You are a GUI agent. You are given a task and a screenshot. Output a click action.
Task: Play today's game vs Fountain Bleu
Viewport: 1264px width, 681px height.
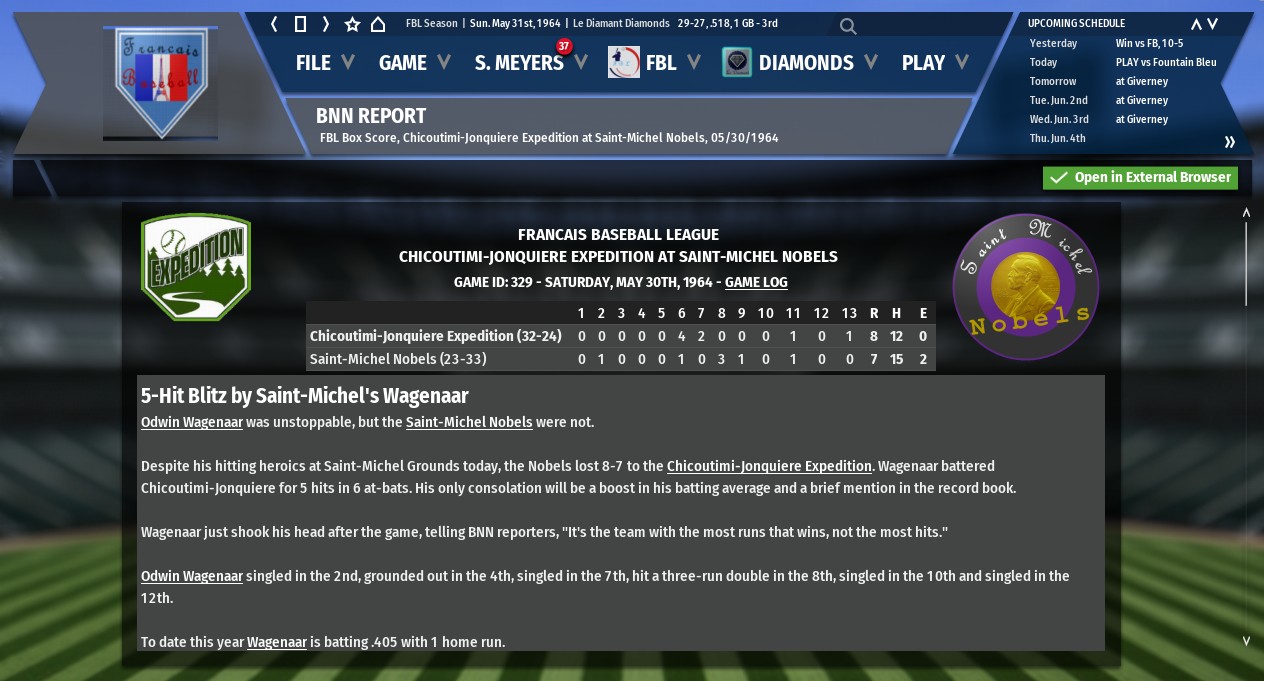coord(1166,62)
